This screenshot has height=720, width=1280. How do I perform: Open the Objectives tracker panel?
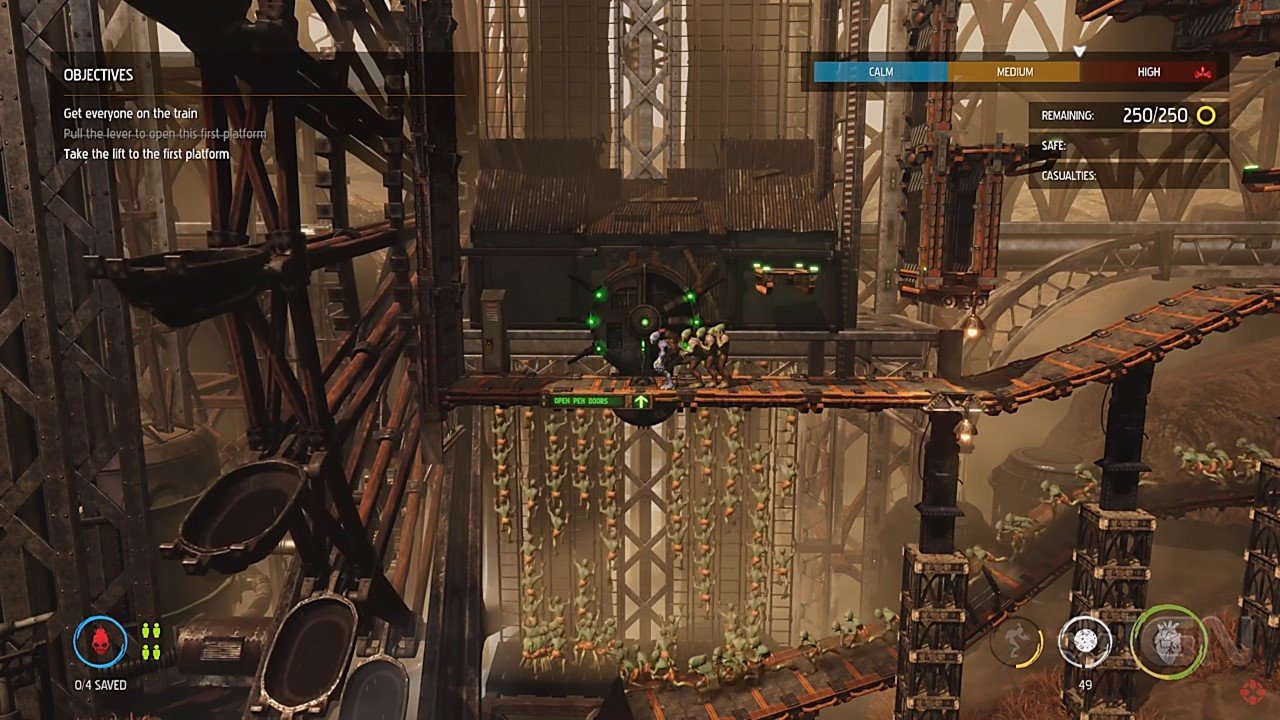[x=98, y=75]
